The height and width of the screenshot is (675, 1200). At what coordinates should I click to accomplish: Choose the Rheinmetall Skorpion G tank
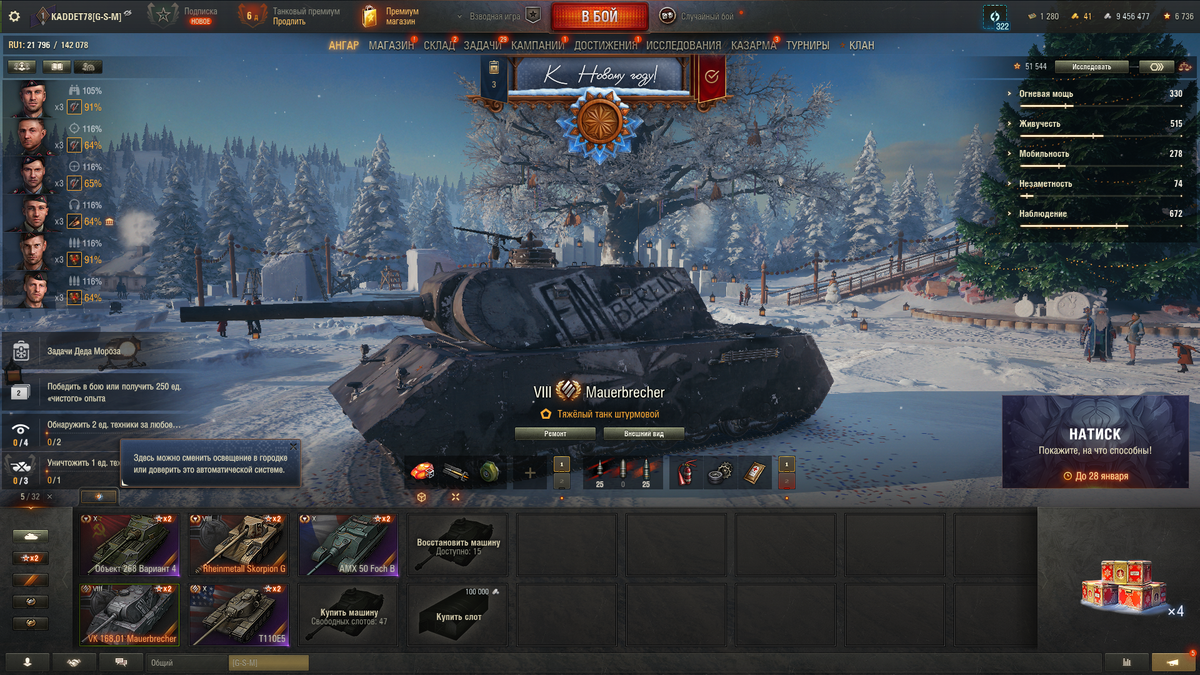coord(238,545)
